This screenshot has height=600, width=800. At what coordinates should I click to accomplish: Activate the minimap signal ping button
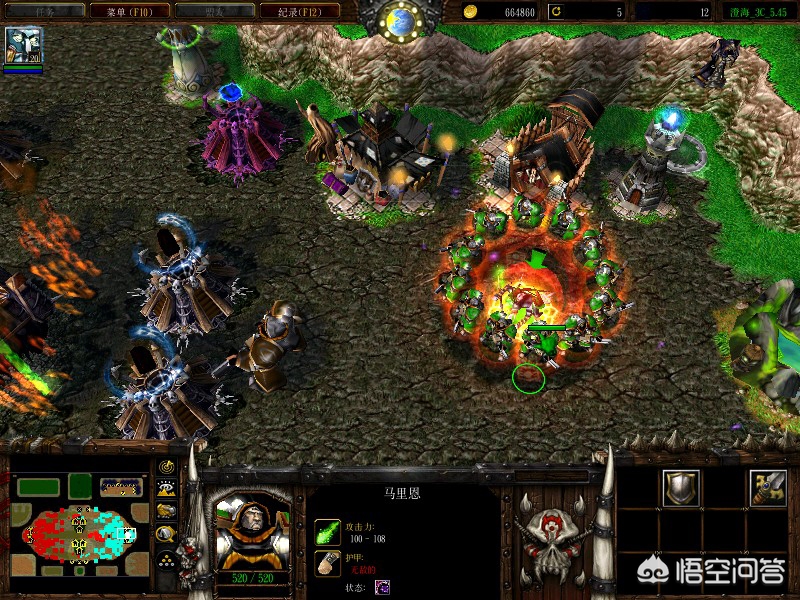tap(167, 467)
